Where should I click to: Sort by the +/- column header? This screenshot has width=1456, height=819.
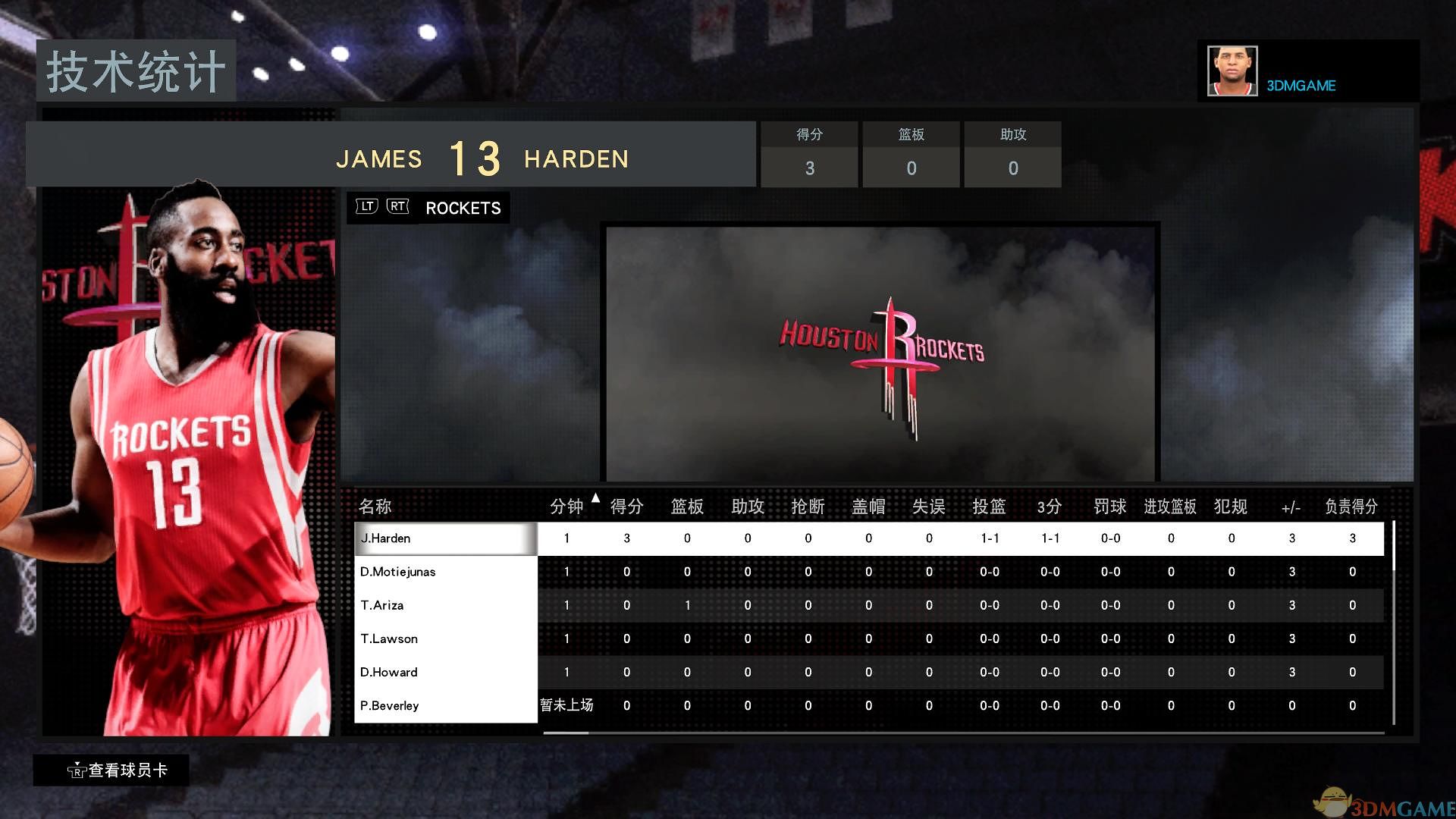[1291, 507]
